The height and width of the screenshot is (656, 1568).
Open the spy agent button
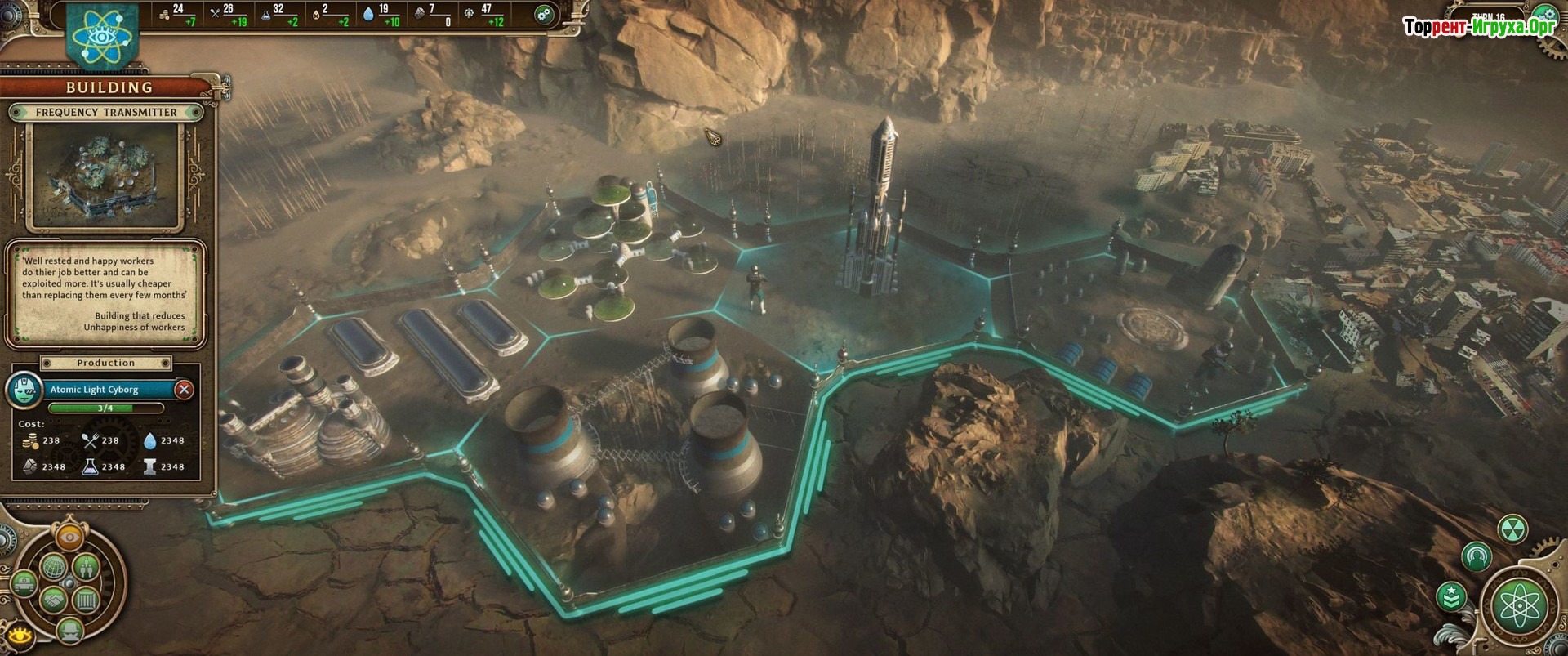69,629
